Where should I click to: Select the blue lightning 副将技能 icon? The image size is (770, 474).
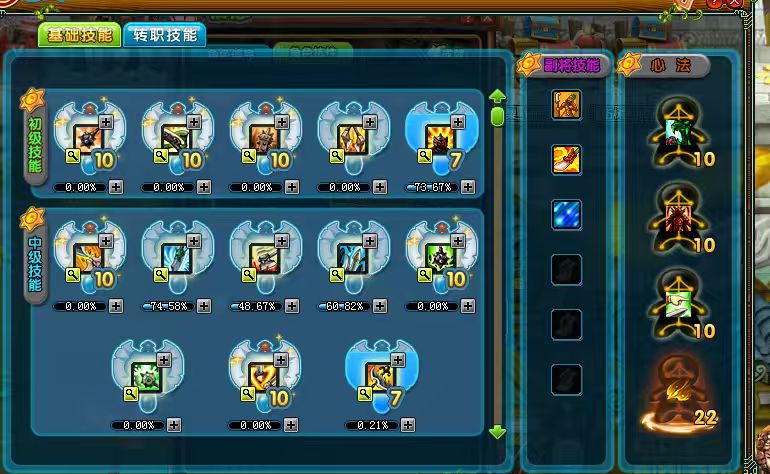coord(567,214)
